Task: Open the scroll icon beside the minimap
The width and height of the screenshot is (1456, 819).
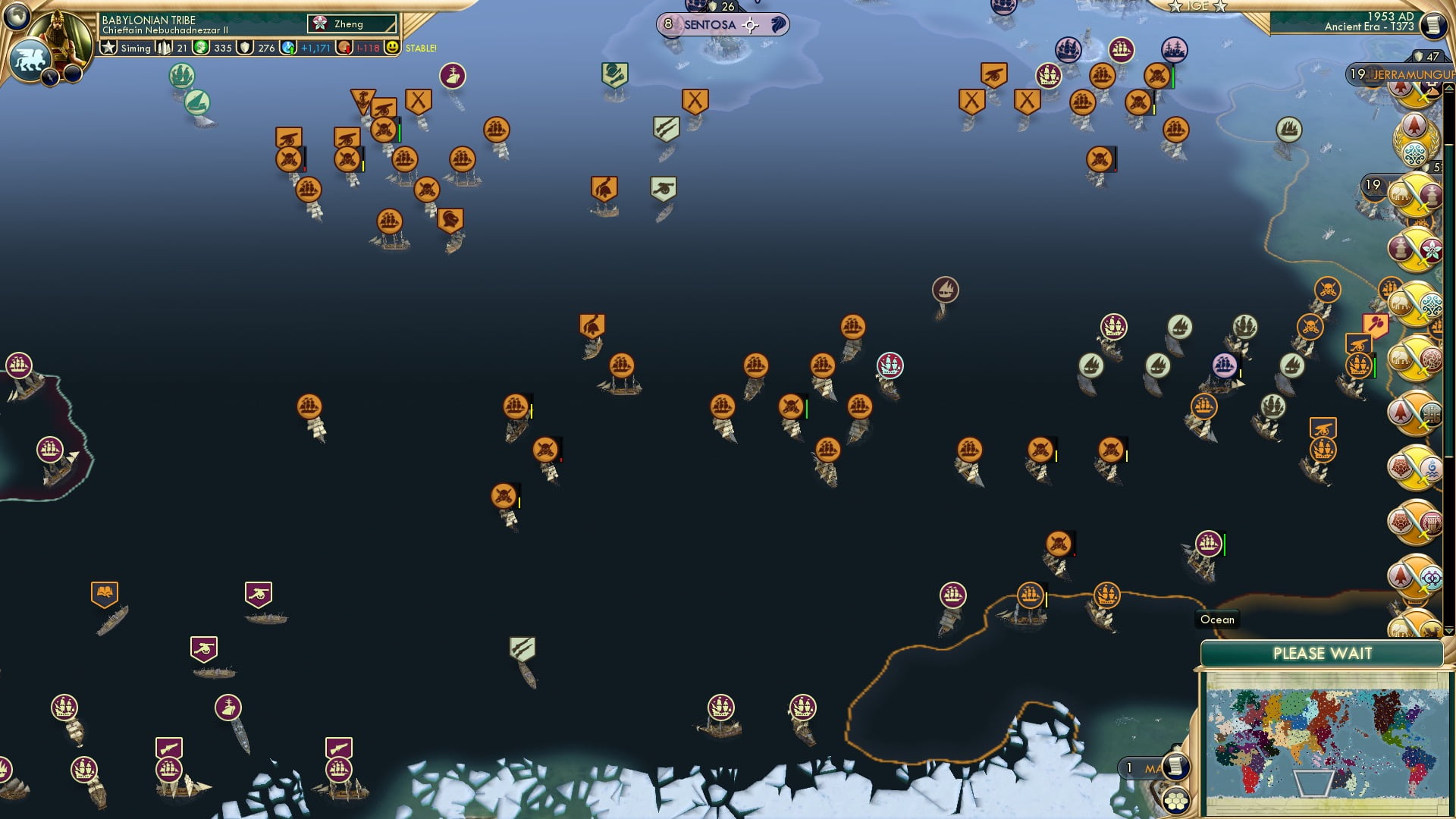Action: pos(1175,767)
